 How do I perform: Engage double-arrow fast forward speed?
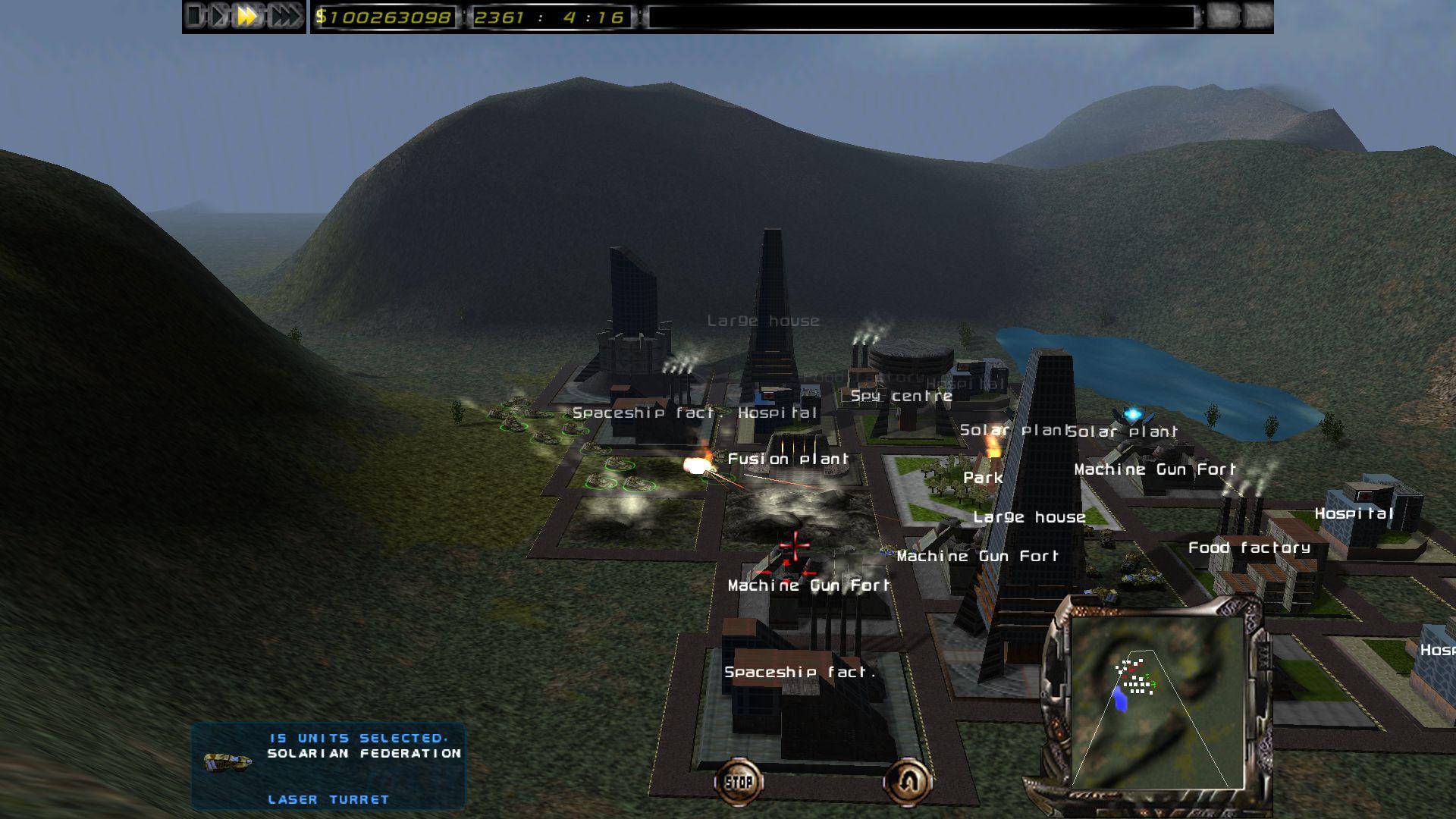pos(245,14)
